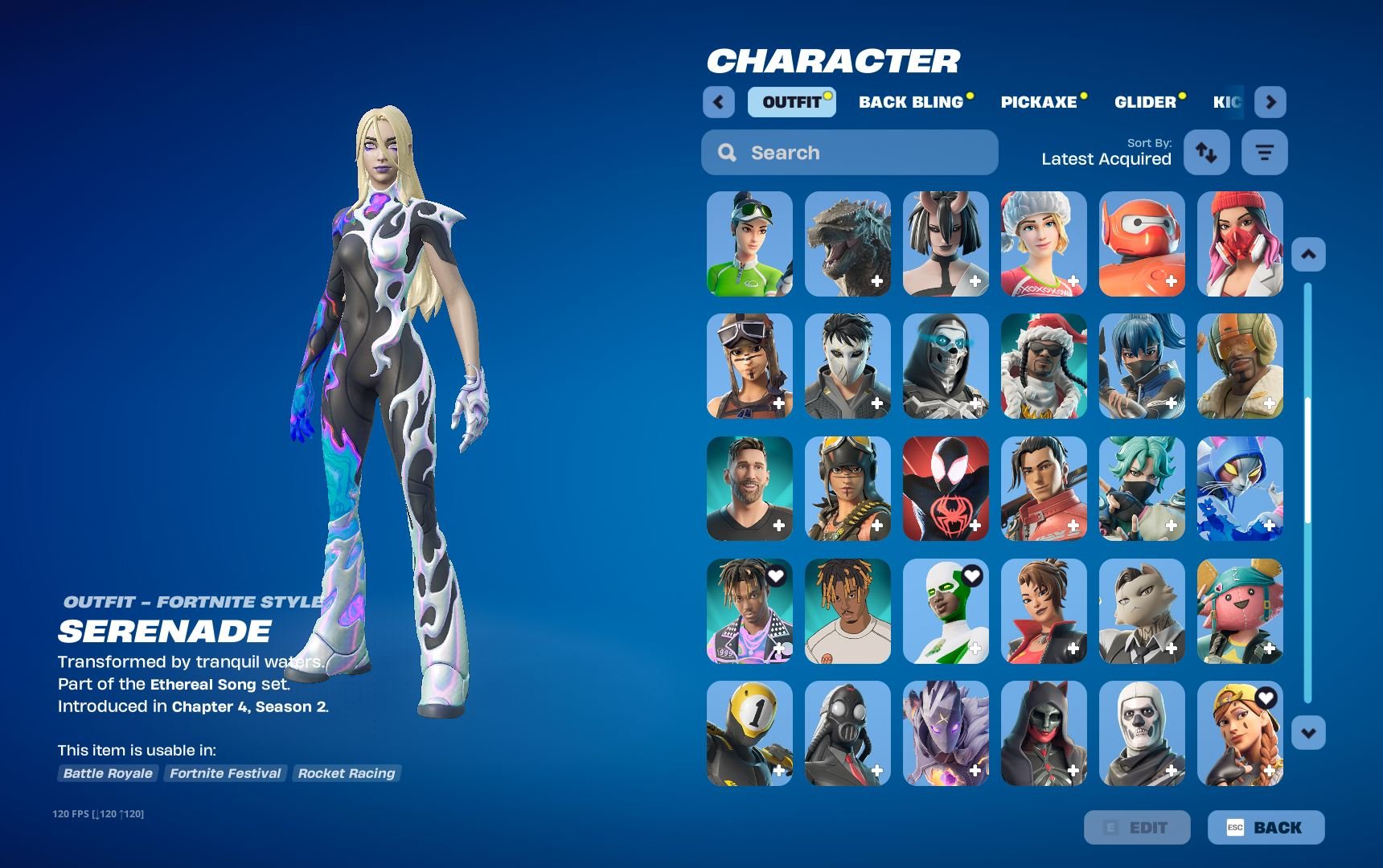Expand more categories with the right arrow
1383x868 pixels.
1270,102
